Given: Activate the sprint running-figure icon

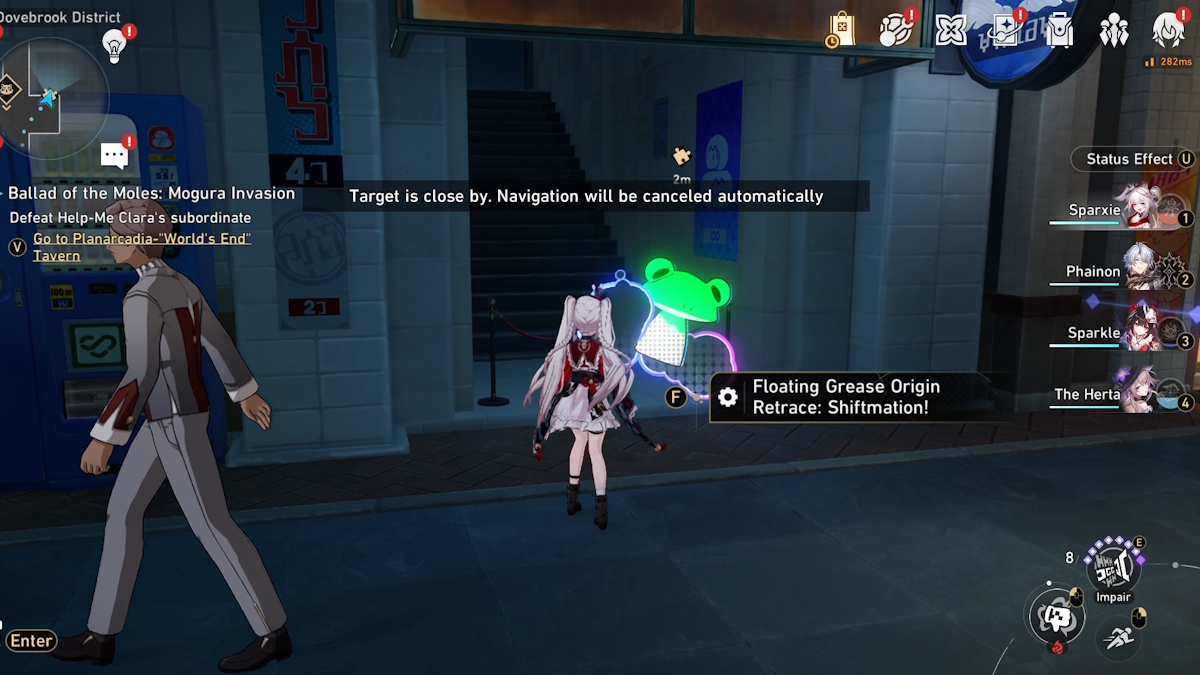Looking at the screenshot, I should tap(1118, 634).
